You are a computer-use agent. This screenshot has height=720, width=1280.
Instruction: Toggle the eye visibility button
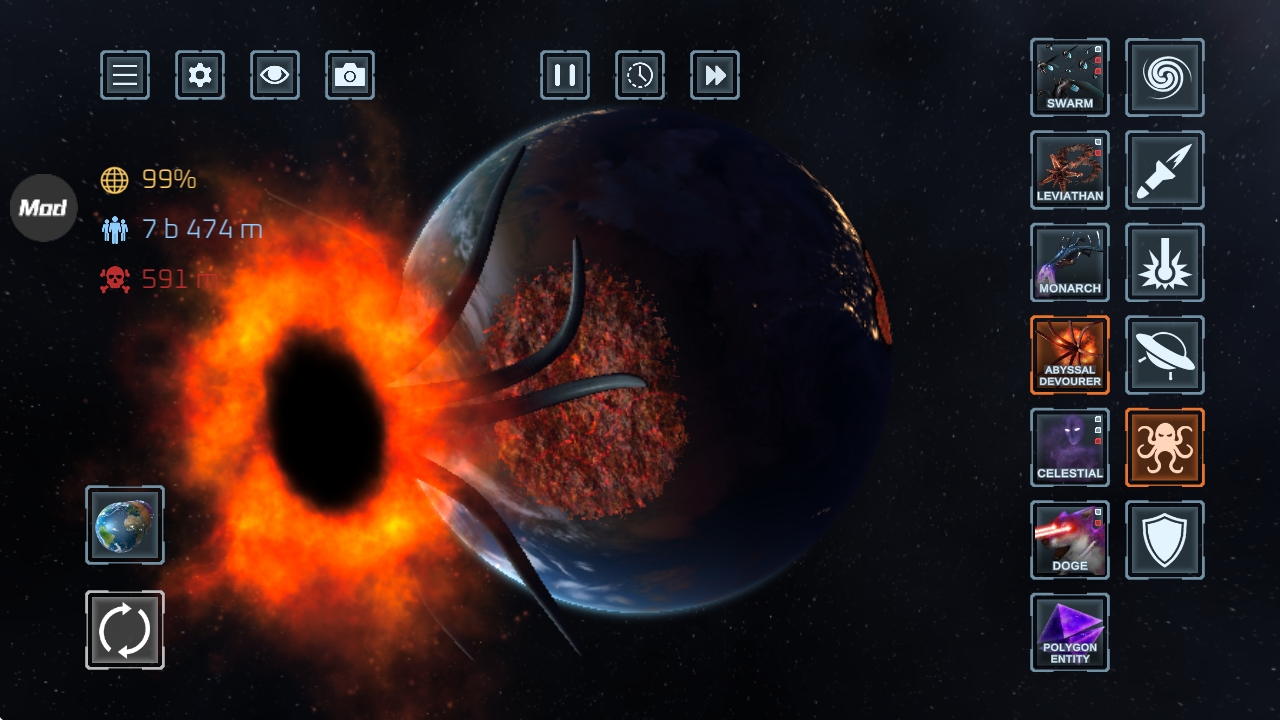point(275,75)
